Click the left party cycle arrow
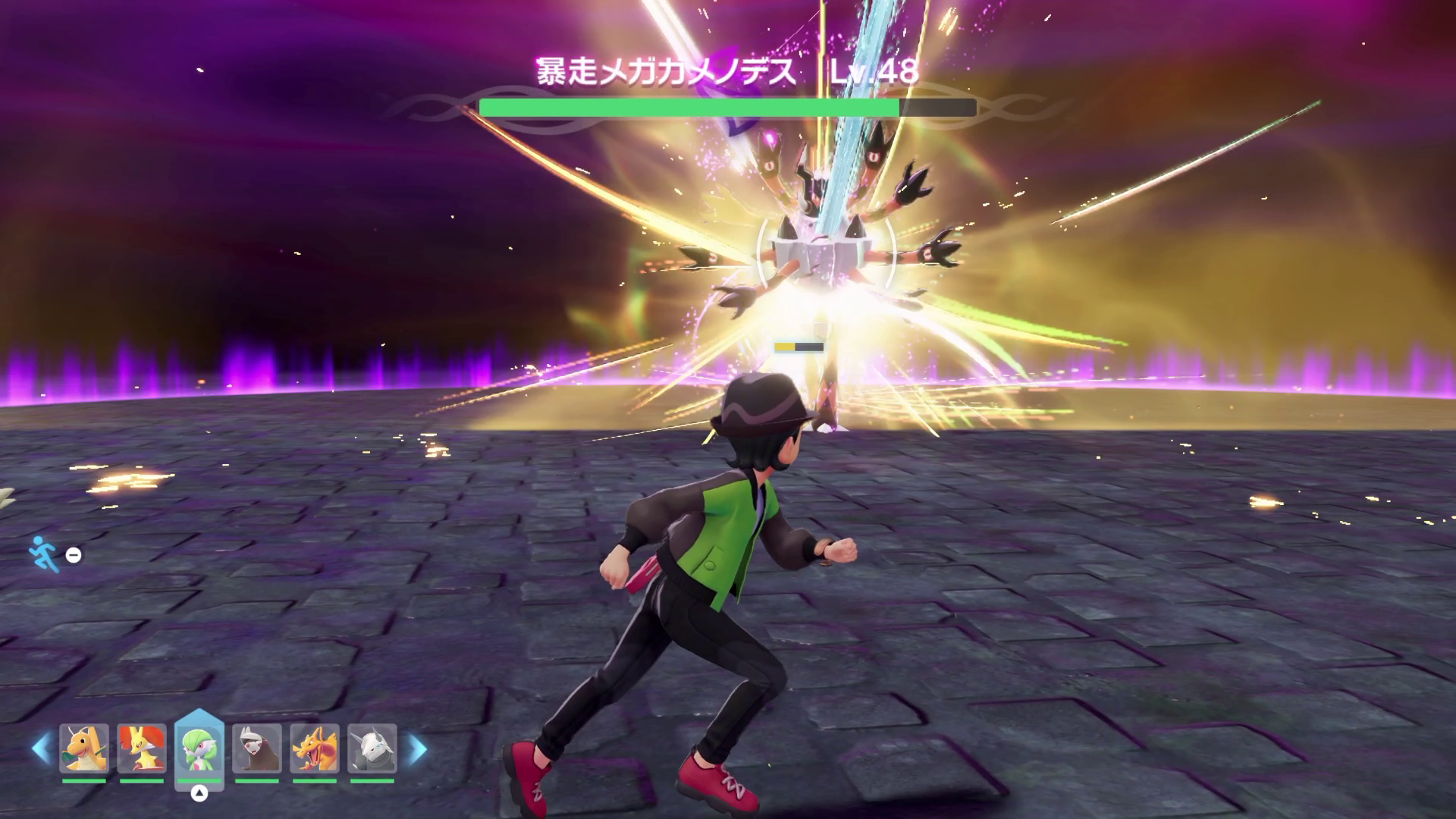The width and height of the screenshot is (1456, 819). pos(41,749)
